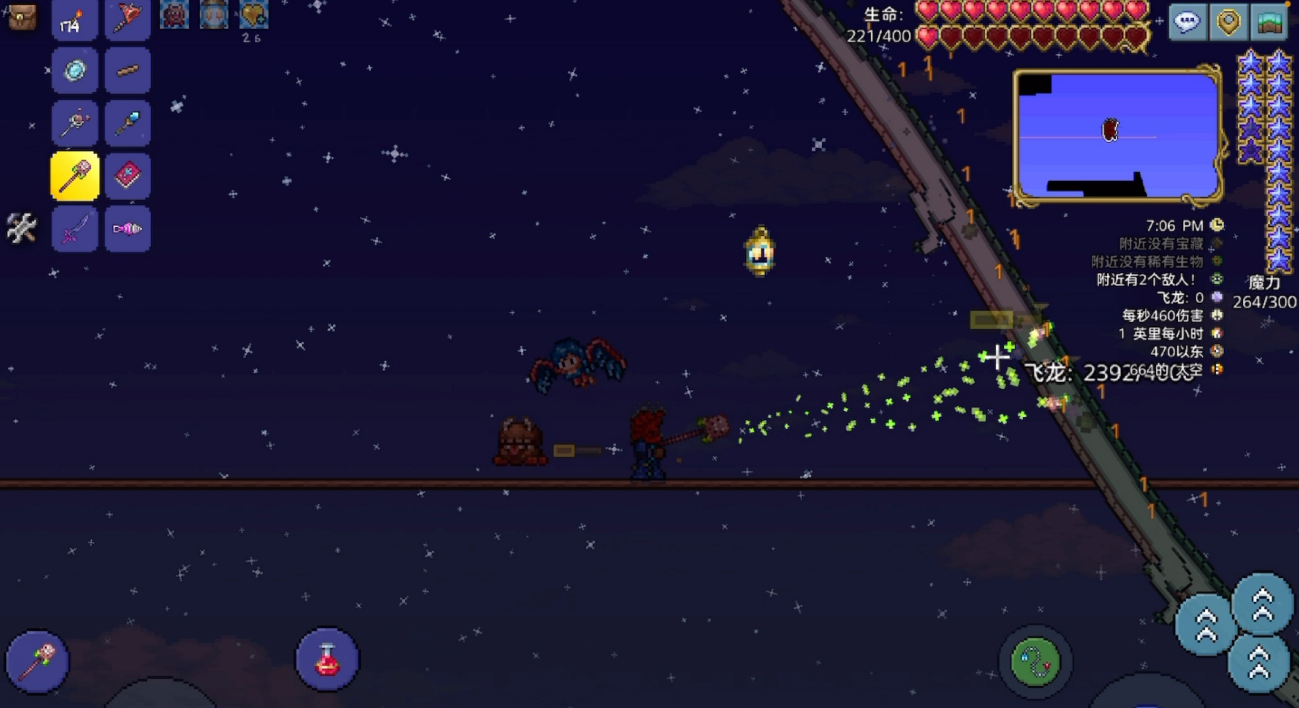1299x708 pixels.
Task: Select the blue gem staff slot
Action: [x=128, y=124]
